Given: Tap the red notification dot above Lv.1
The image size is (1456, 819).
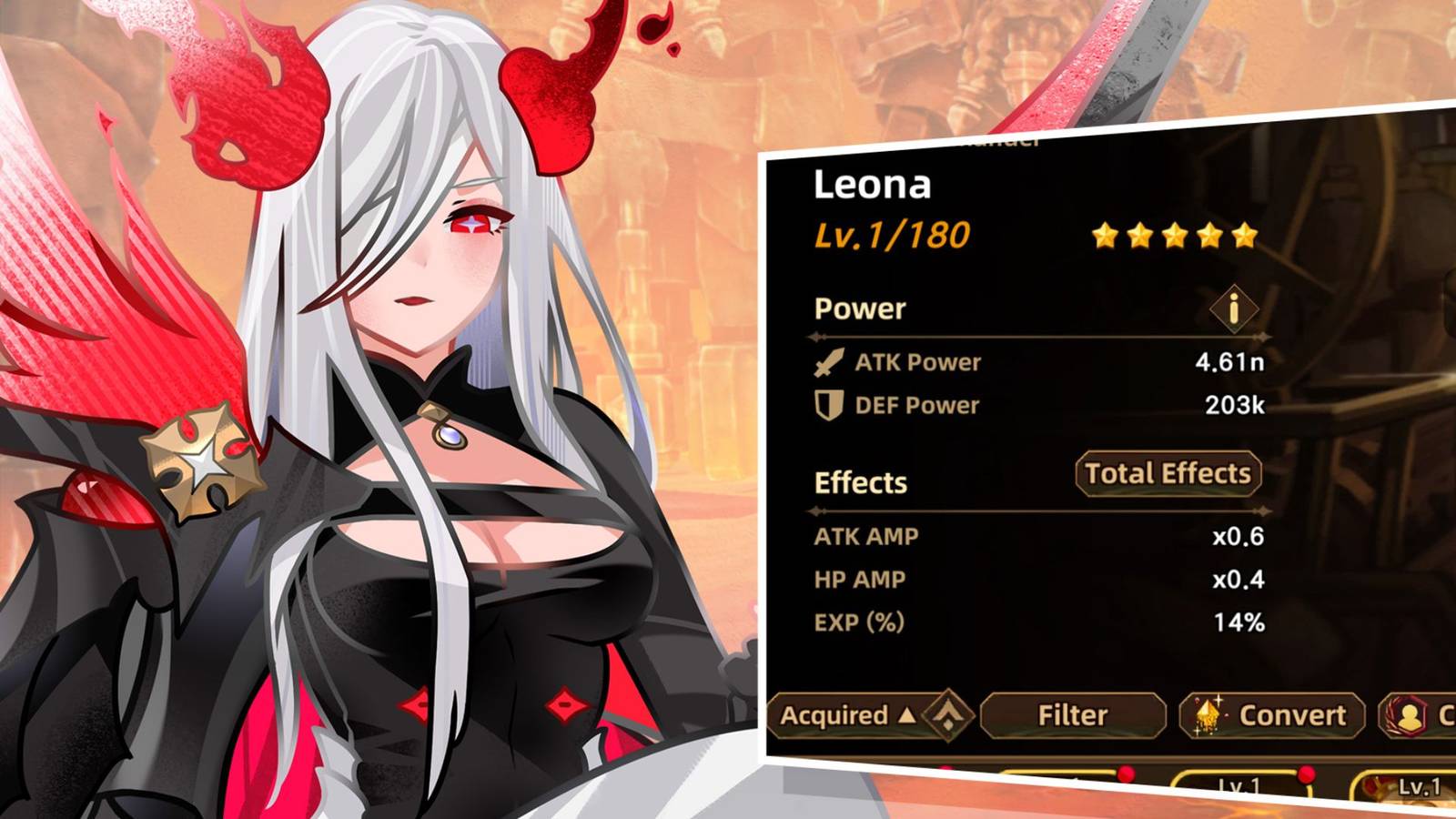Looking at the screenshot, I should pyautogui.click(x=1306, y=774).
